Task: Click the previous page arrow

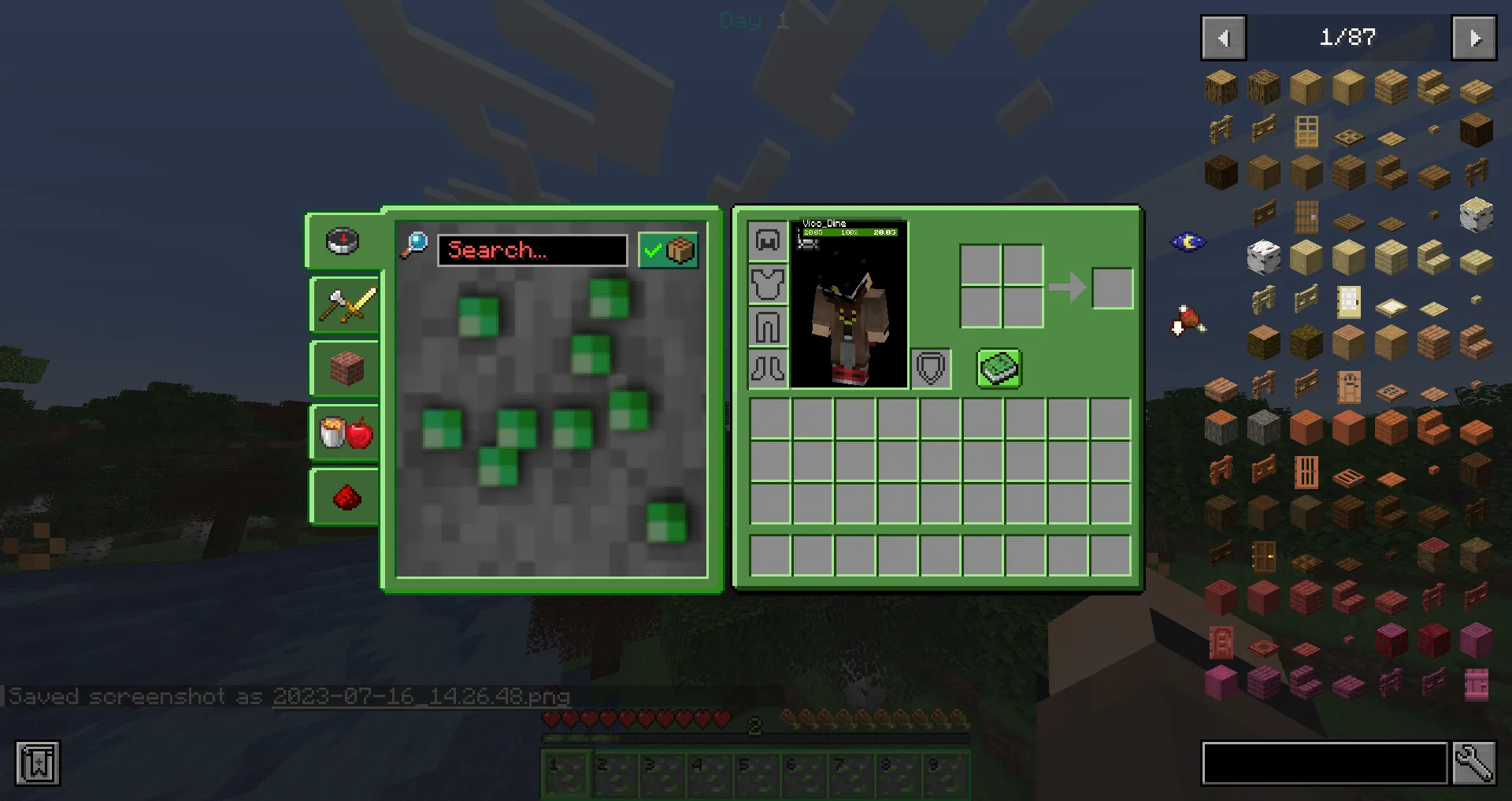Action: point(1222,38)
